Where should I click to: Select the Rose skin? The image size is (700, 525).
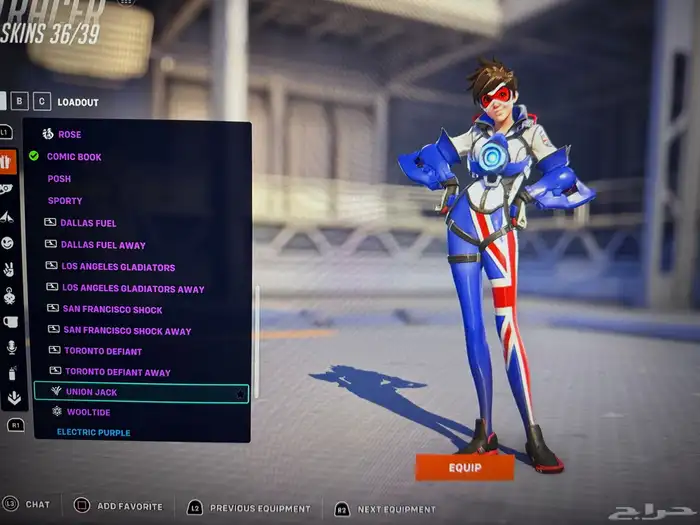click(x=69, y=134)
